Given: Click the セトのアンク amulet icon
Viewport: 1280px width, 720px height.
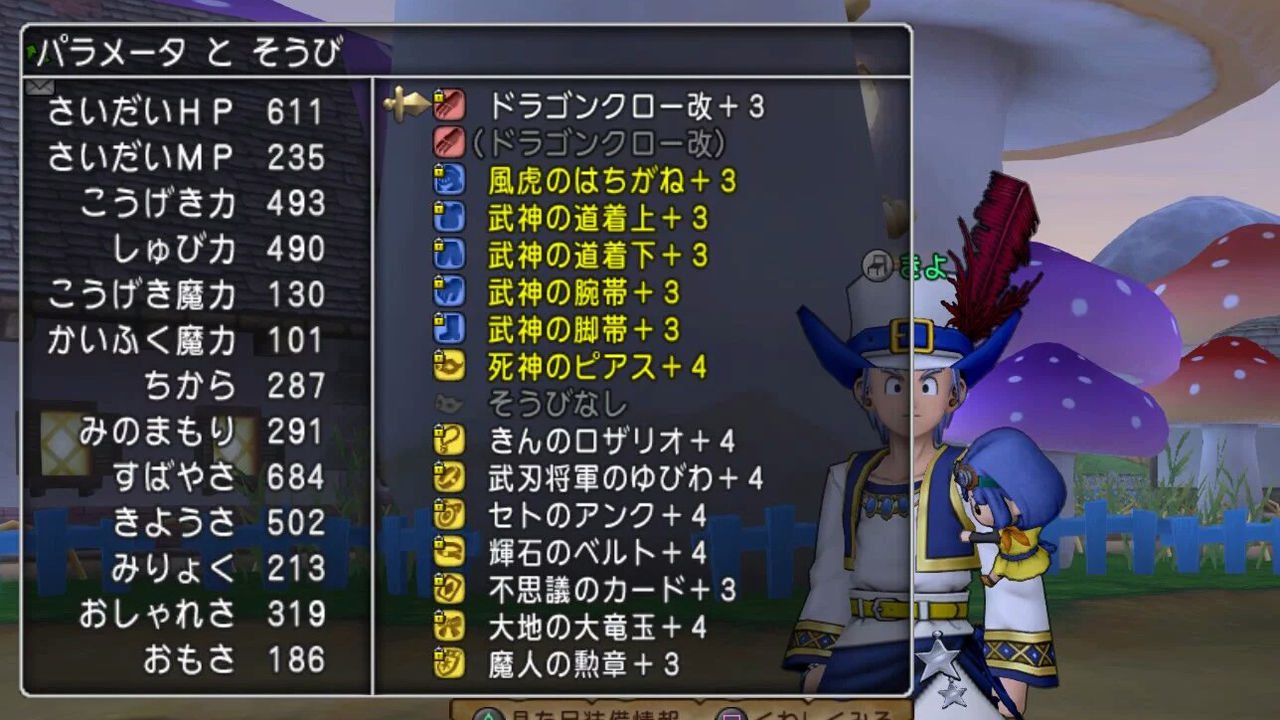Looking at the screenshot, I should coord(450,512).
